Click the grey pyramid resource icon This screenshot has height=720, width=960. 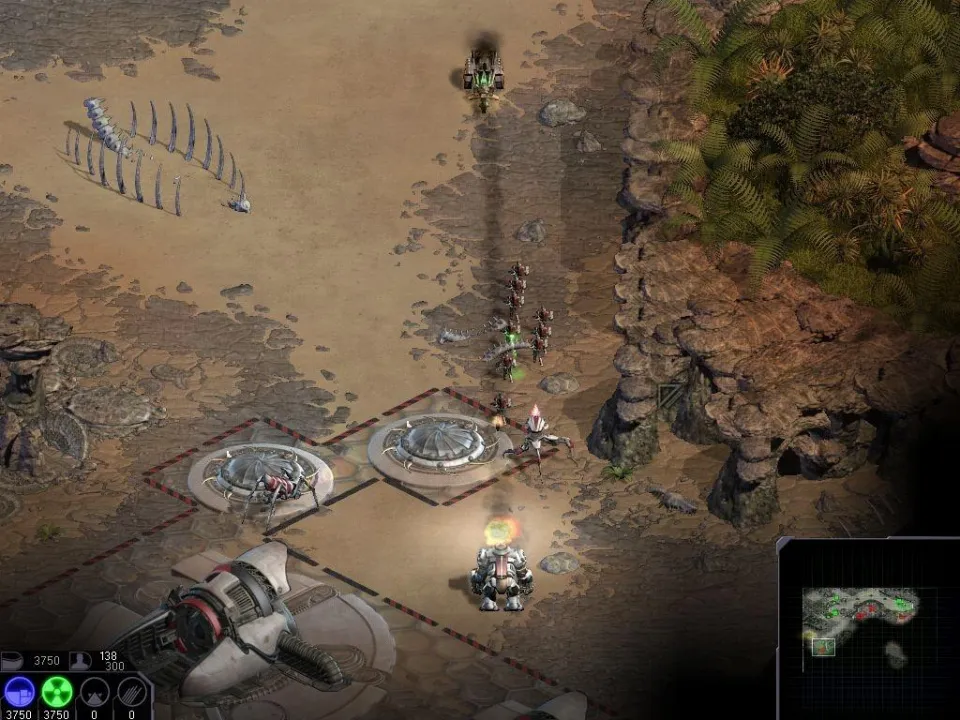[x=94, y=692]
